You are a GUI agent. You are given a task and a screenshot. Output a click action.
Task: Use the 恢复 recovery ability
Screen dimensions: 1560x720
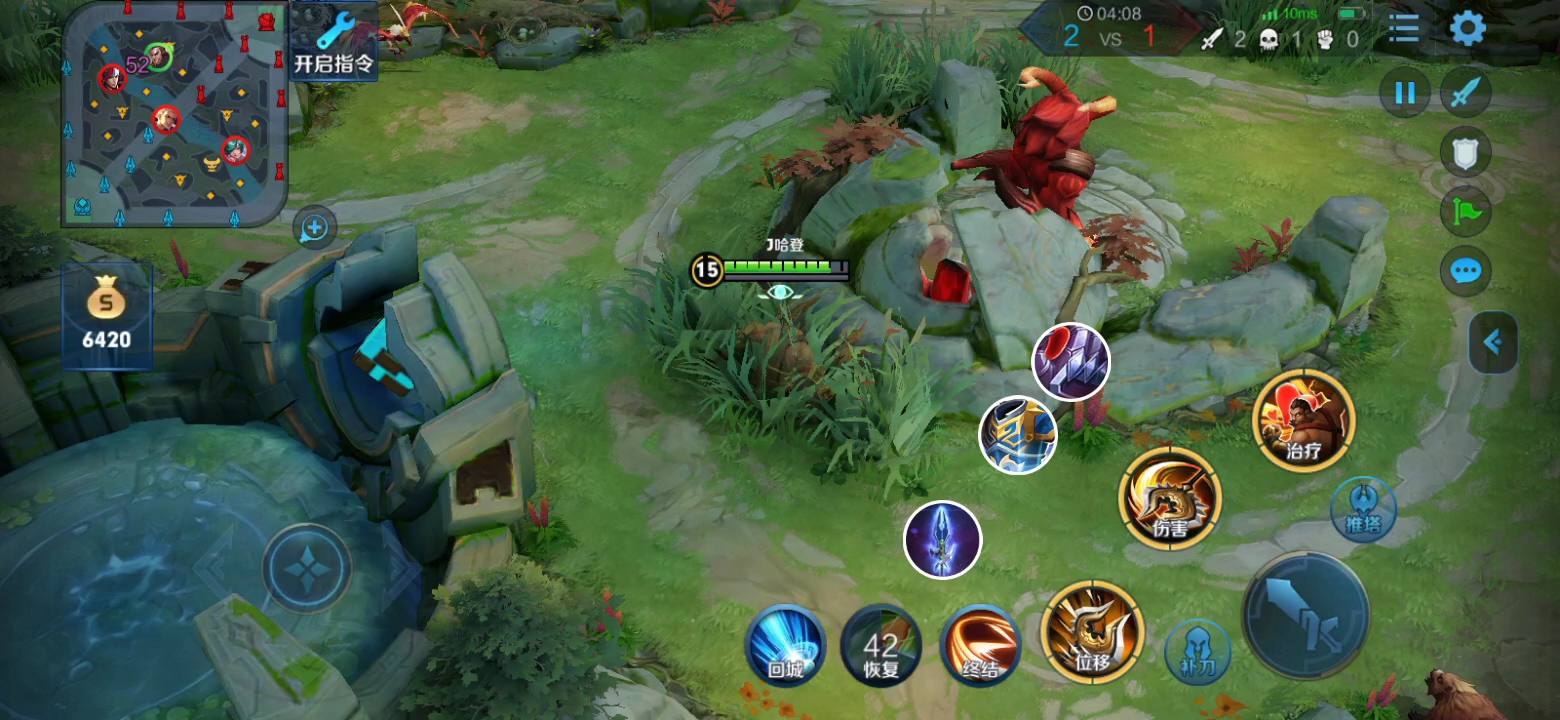[881, 645]
